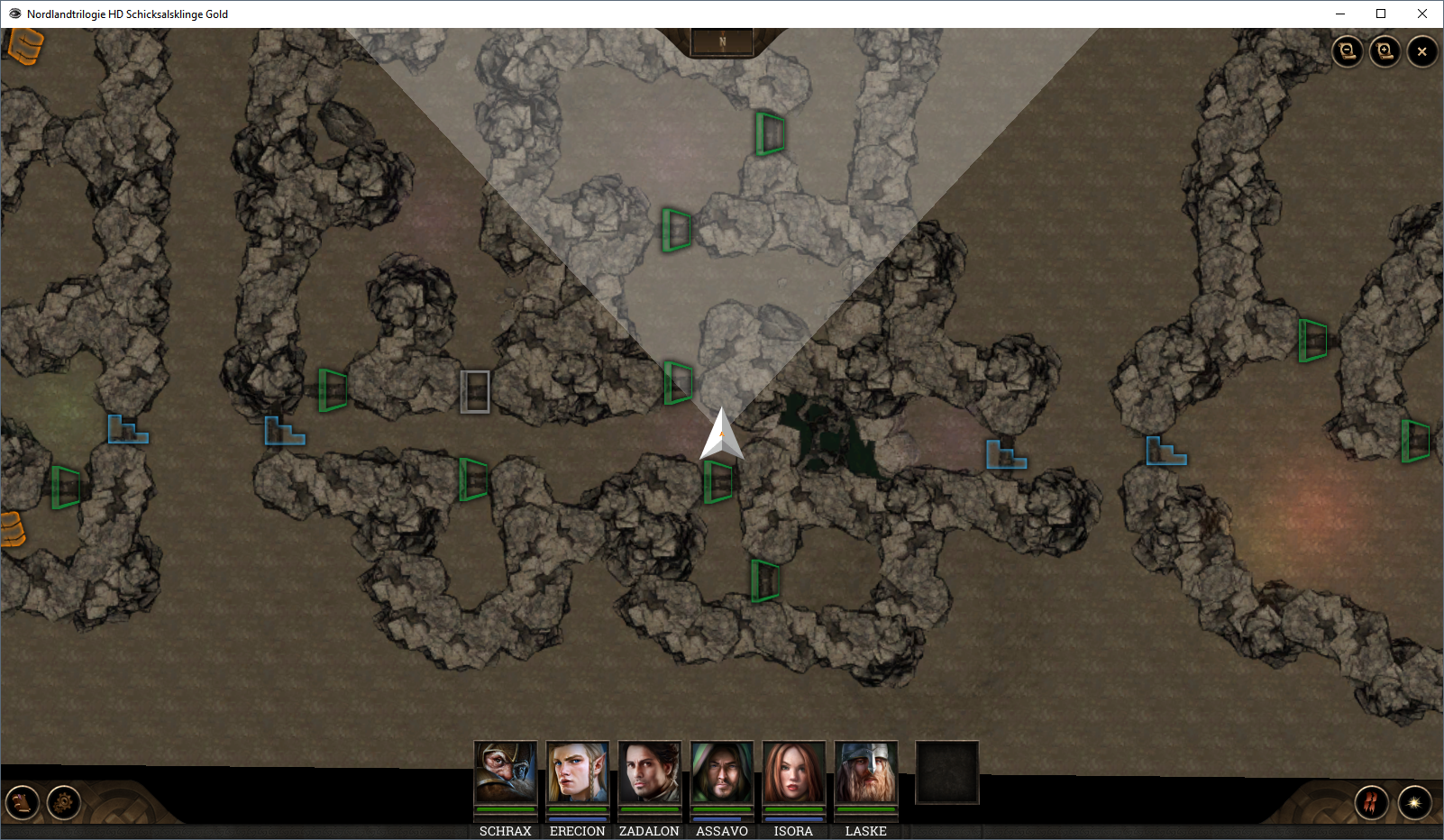Image resolution: width=1444 pixels, height=840 pixels.
Task: Maximize the game window
Action: 1381,14
